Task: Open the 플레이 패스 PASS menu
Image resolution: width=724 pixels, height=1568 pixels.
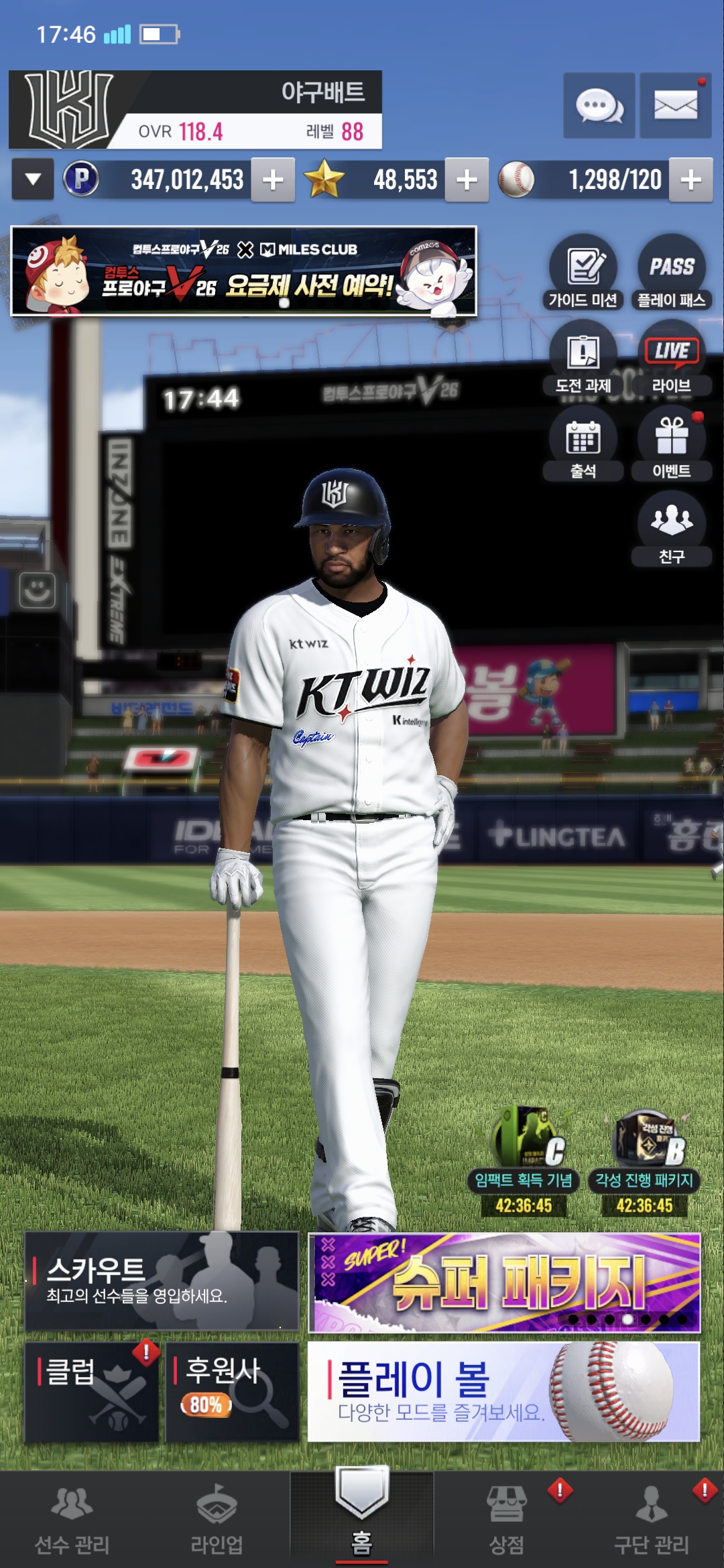Action: (x=672, y=271)
